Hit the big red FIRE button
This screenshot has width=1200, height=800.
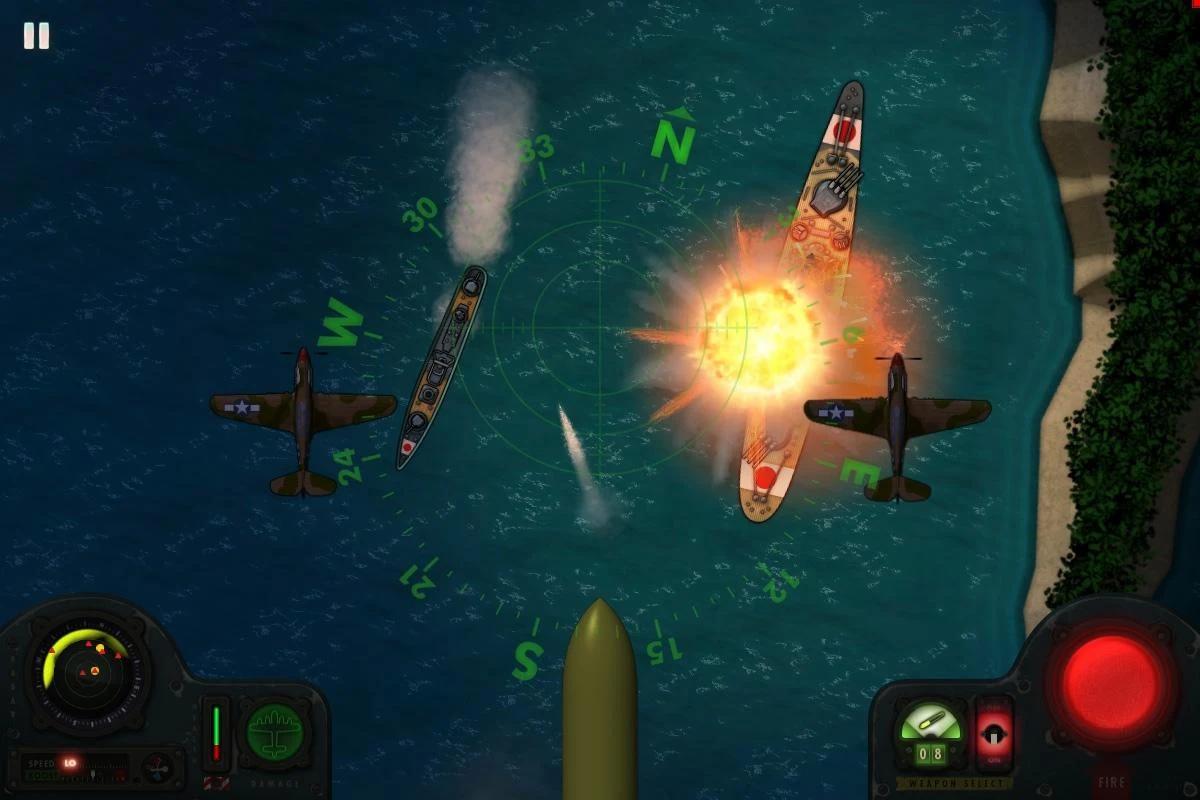click(x=1110, y=682)
